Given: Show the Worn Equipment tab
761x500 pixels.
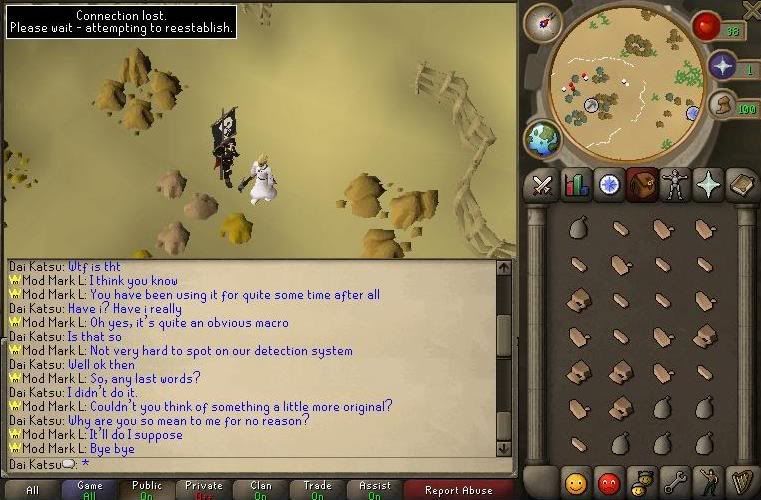Looking at the screenshot, I should pos(675,185).
